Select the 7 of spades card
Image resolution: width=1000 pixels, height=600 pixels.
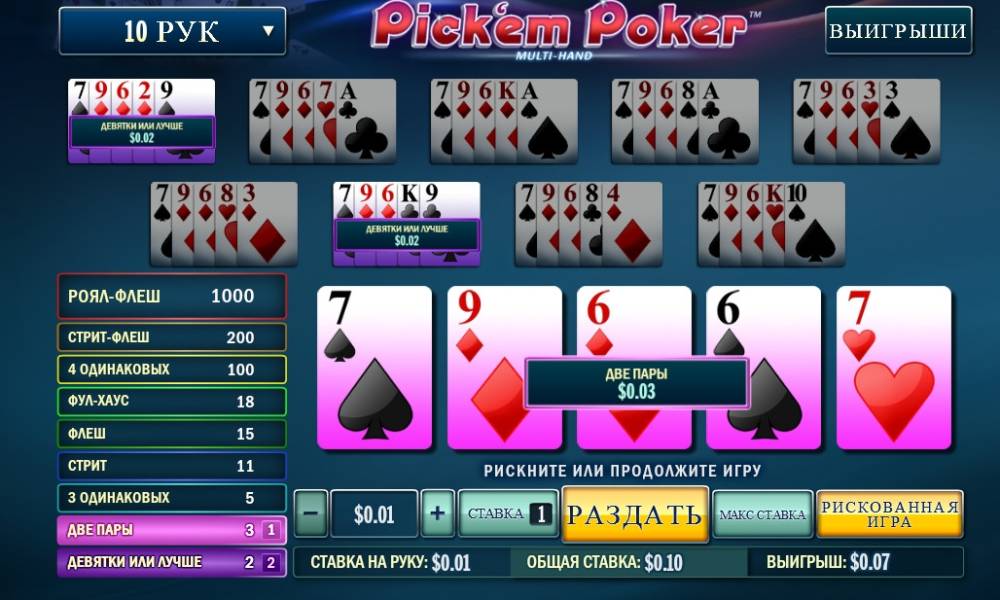[374, 368]
